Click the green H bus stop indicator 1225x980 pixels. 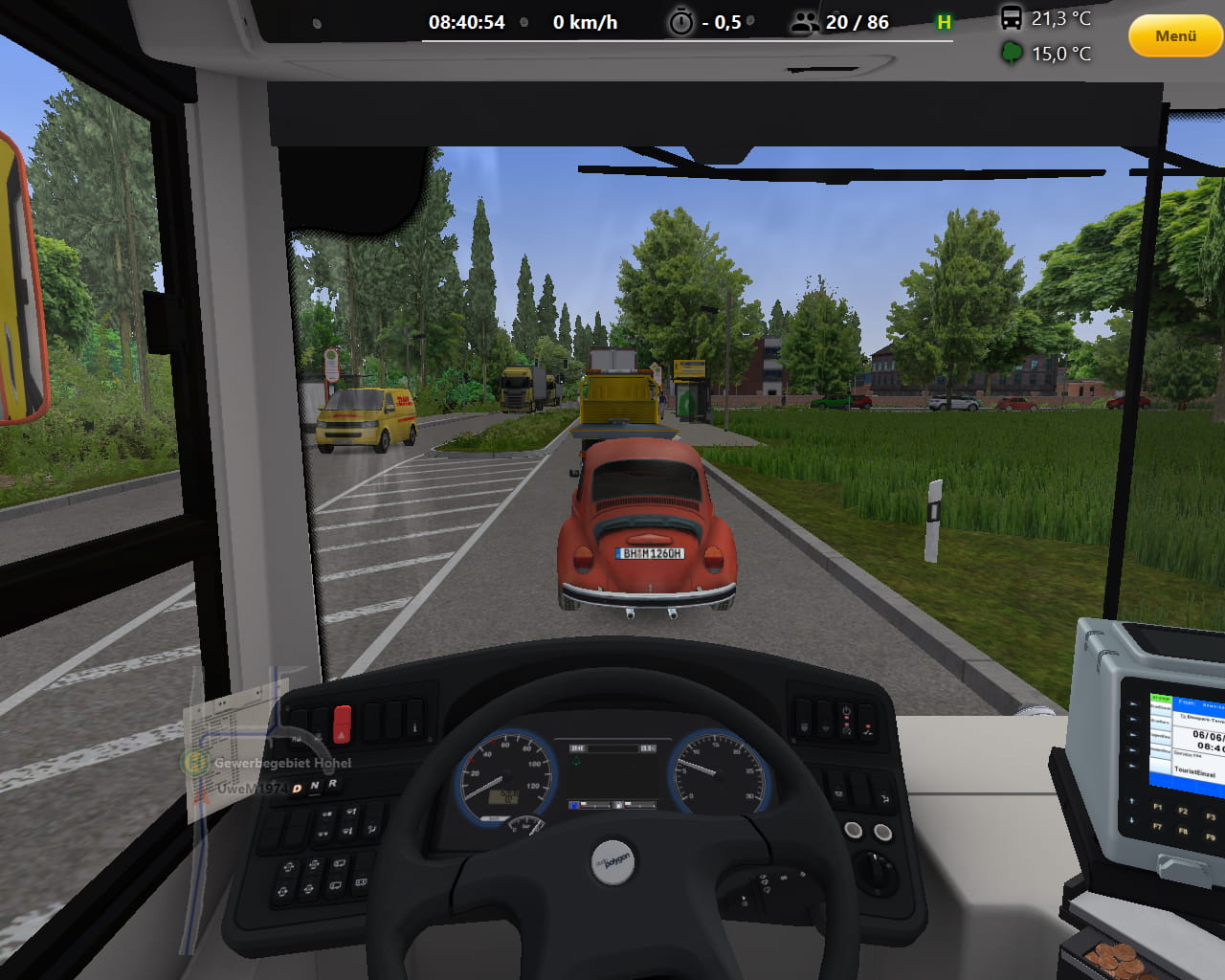click(944, 22)
